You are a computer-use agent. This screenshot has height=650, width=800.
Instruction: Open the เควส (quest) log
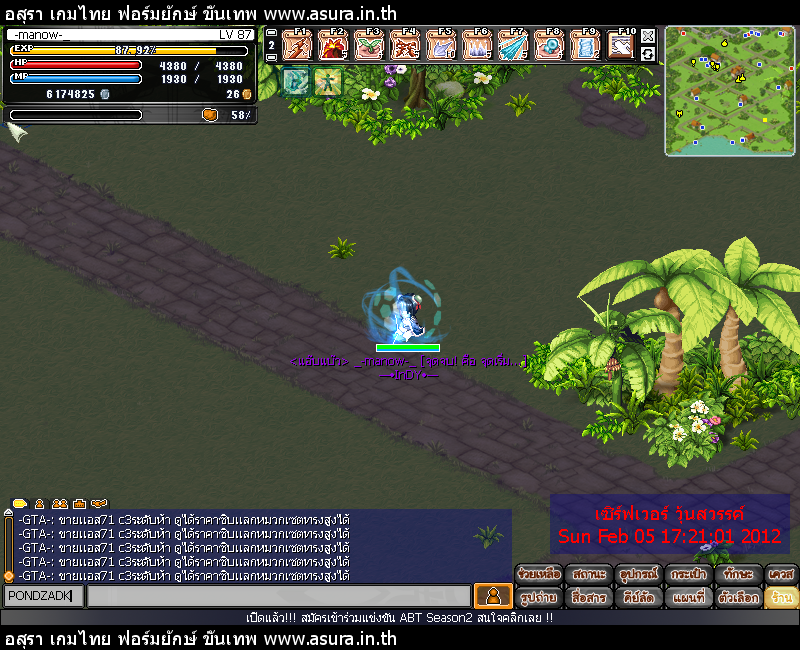click(781, 574)
